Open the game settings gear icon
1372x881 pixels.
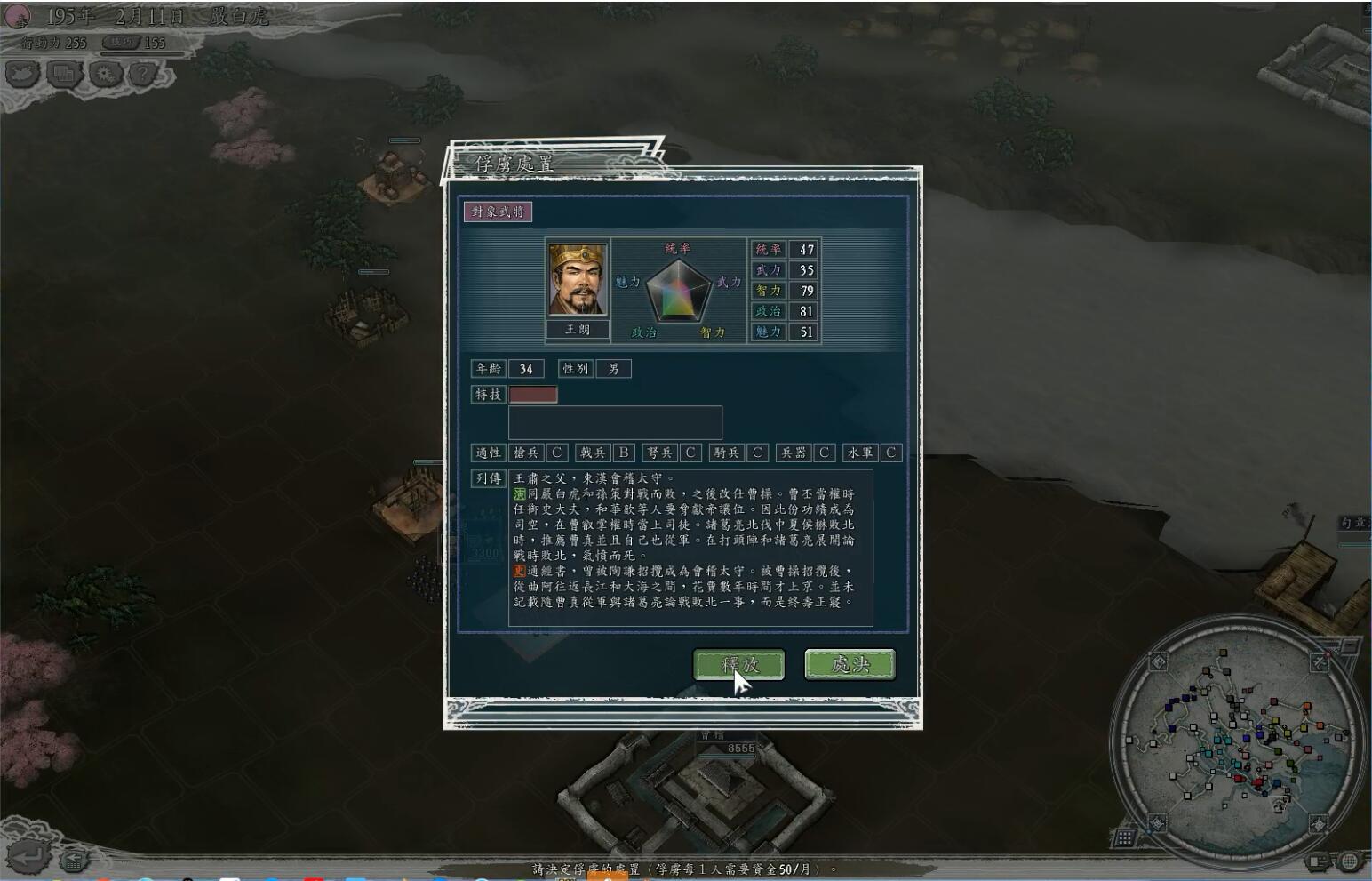(x=105, y=74)
